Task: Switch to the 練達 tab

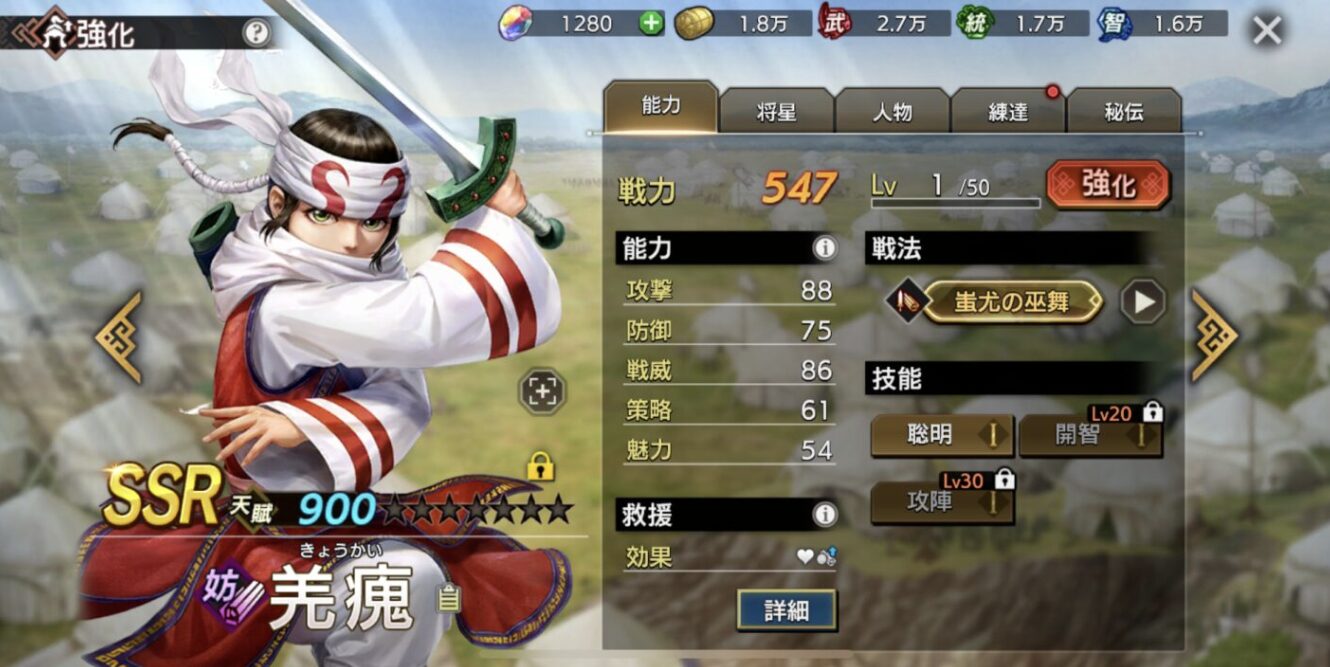Action: [x=1008, y=111]
